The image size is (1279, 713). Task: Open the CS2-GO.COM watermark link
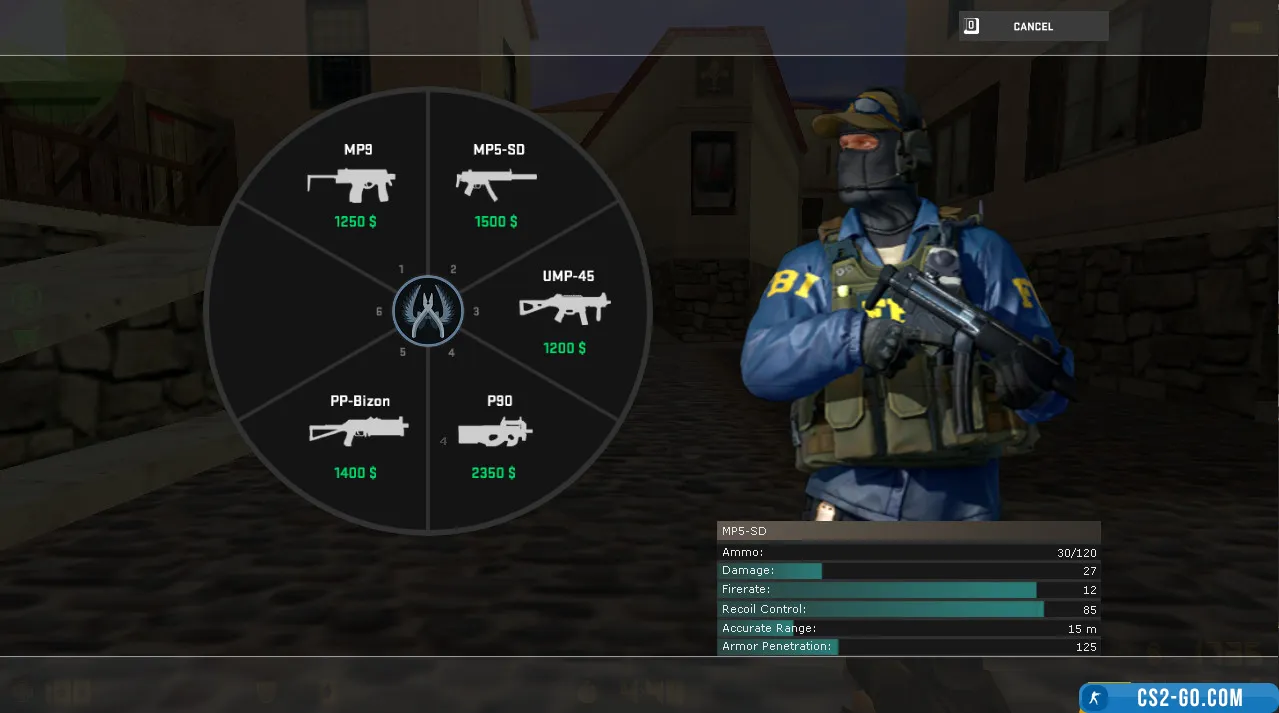[1179, 697]
